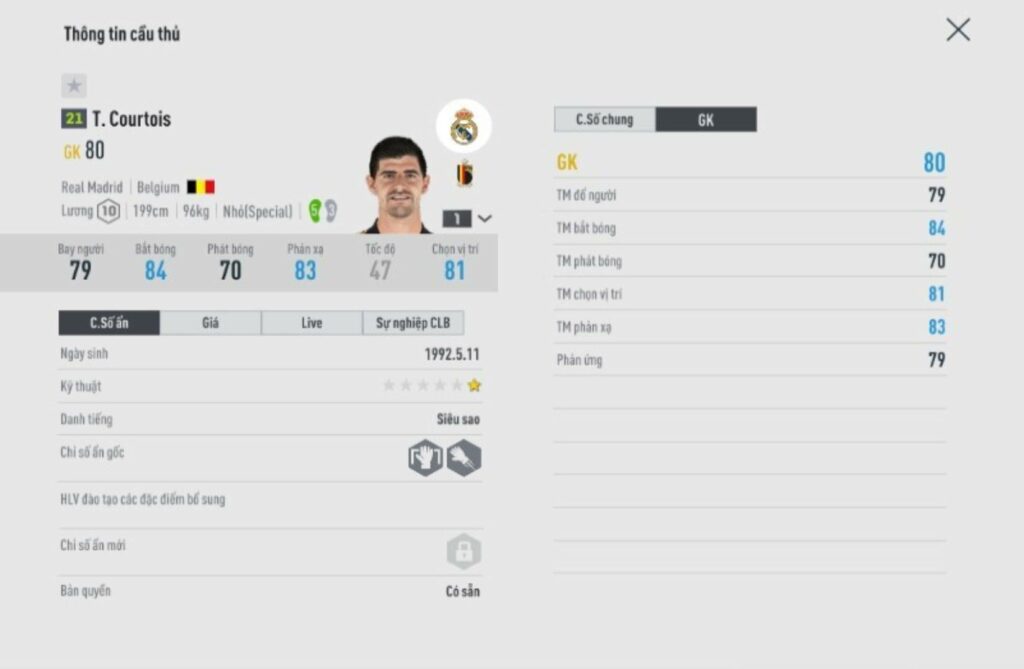Switch to the C.Số ẩn tab
This screenshot has width=1024, height=669.
109,323
